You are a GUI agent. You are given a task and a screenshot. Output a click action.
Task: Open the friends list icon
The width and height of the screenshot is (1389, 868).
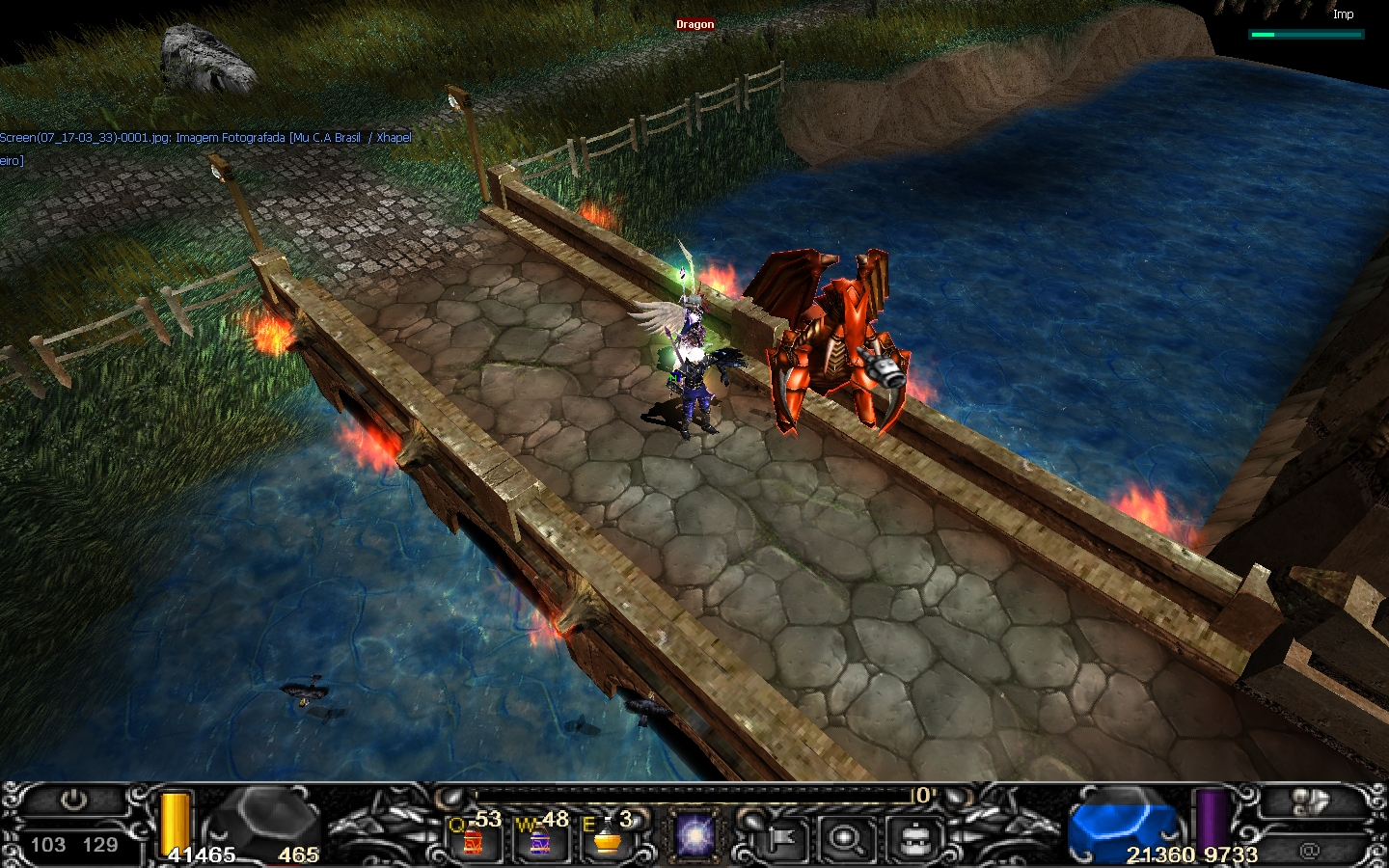click(1309, 803)
